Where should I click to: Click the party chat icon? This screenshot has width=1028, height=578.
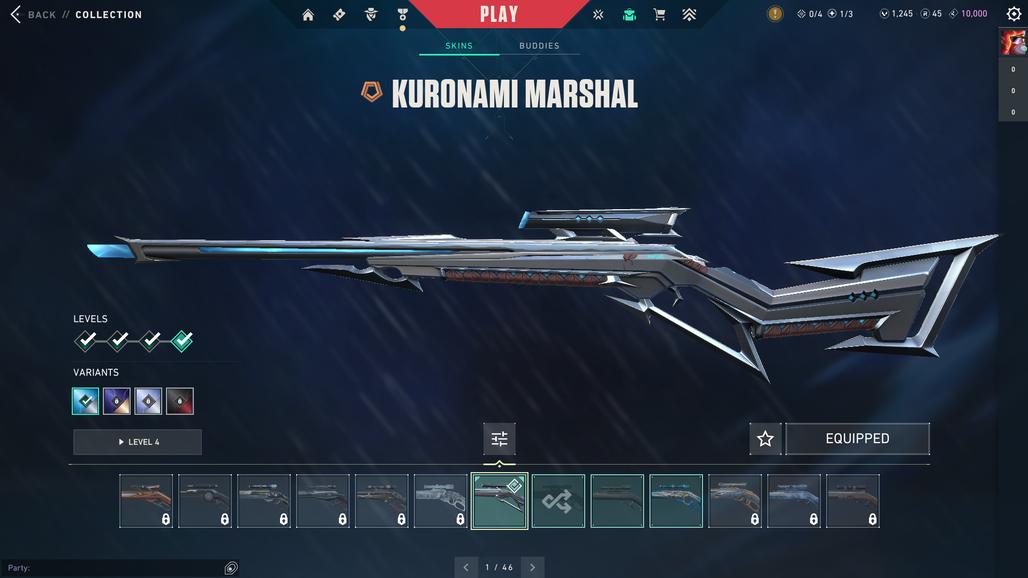pyautogui.click(x=231, y=568)
